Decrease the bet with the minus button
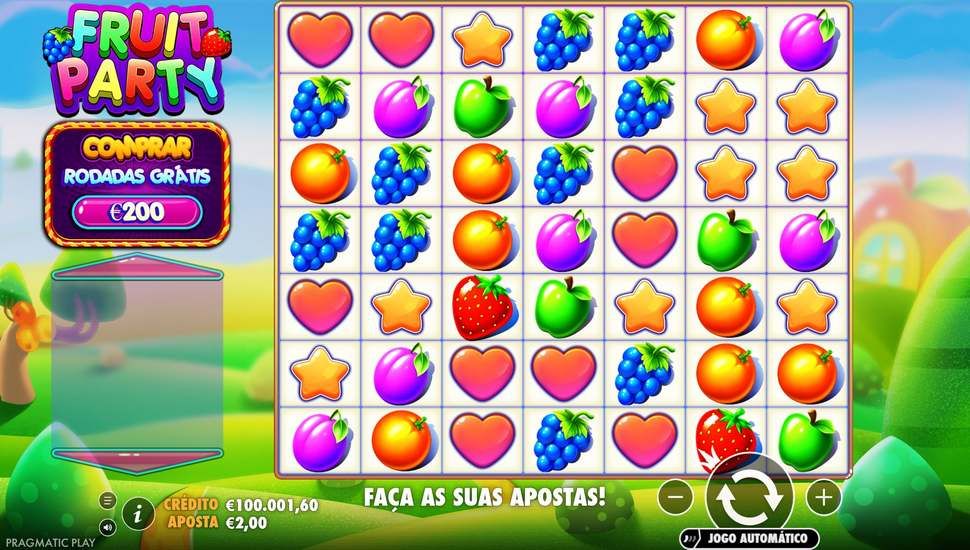Image resolution: width=970 pixels, height=550 pixels. (677, 496)
